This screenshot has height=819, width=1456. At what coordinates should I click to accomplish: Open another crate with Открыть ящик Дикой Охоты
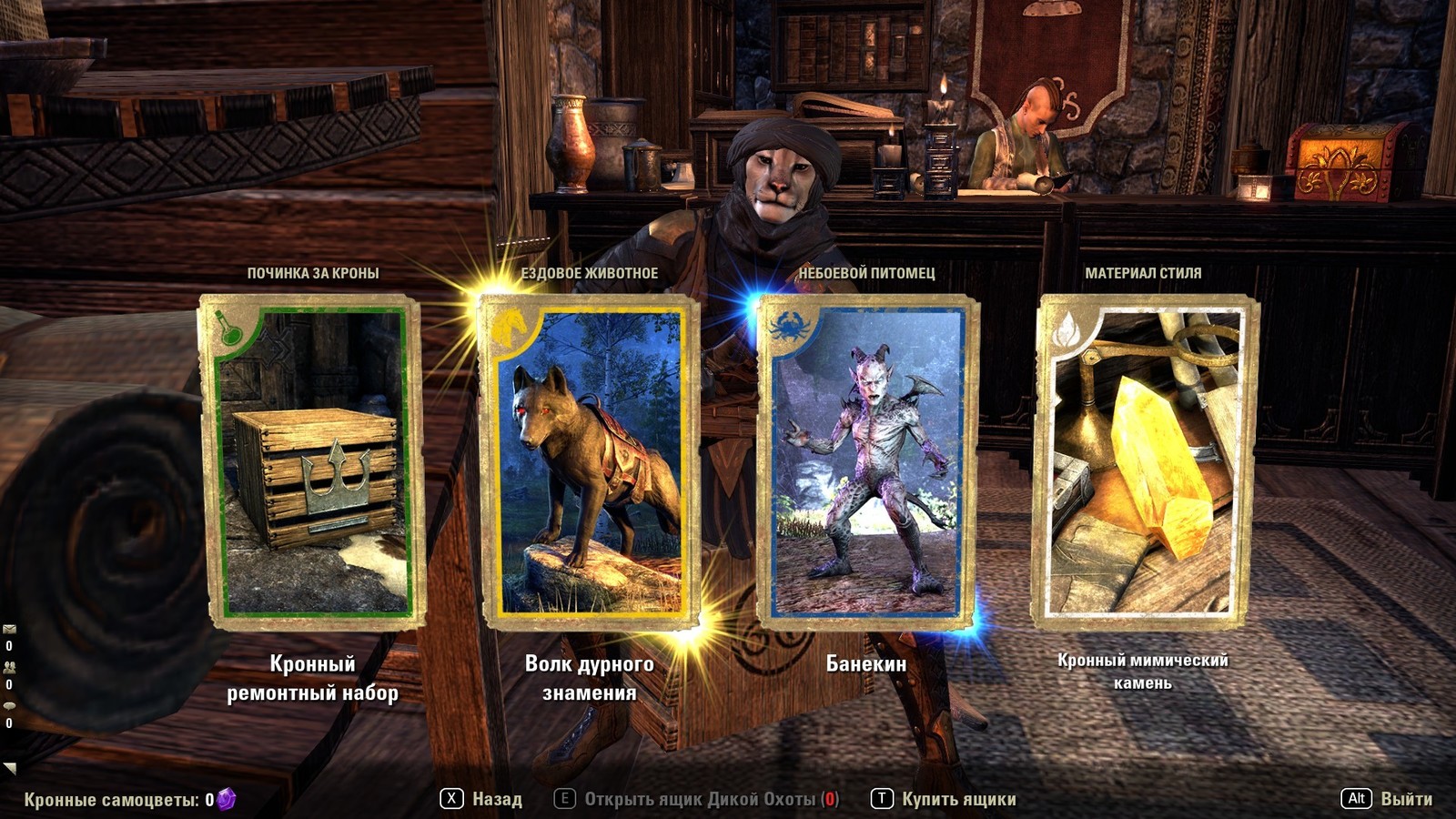point(697,799)
